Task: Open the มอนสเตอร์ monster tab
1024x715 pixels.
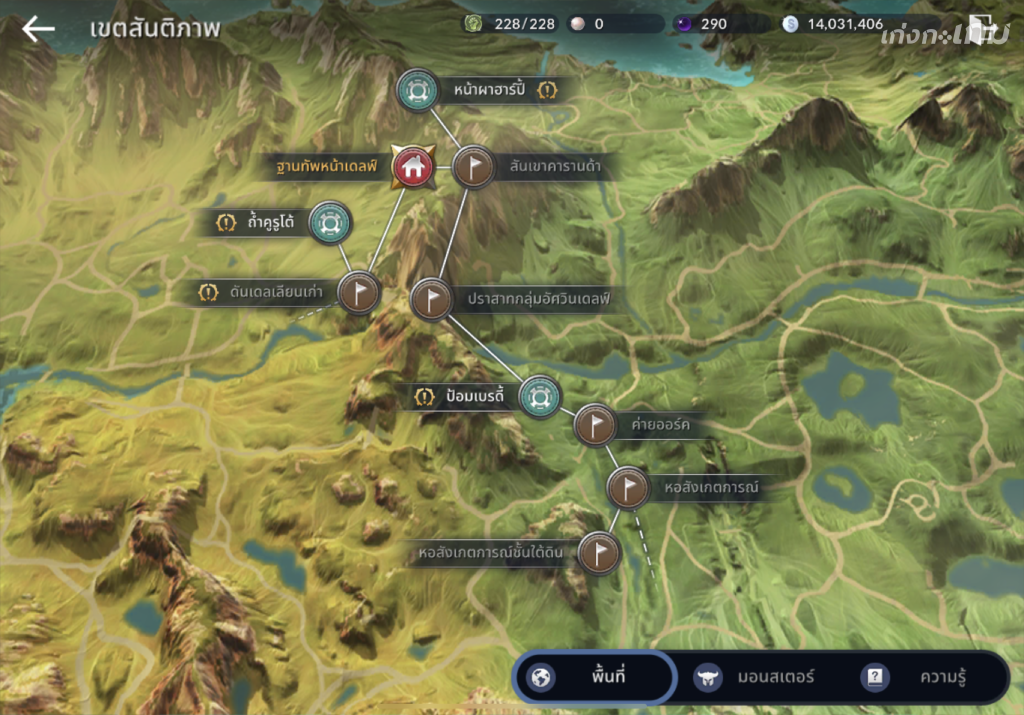Action: coord(755,677)
